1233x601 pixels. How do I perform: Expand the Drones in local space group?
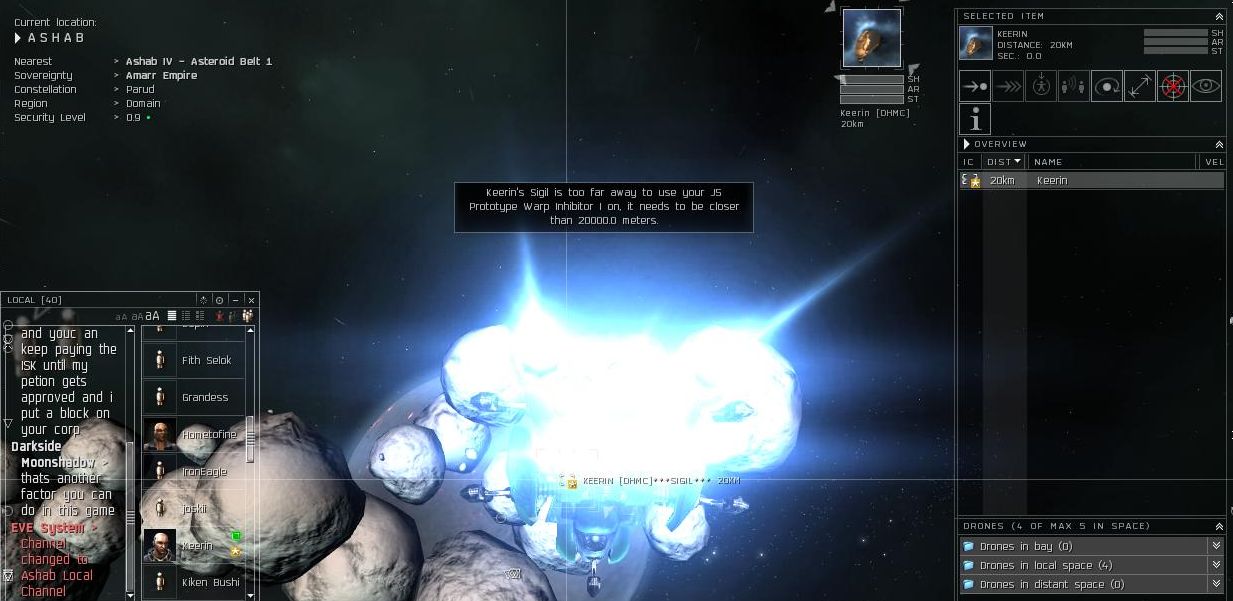click(x=1216, y=565)
